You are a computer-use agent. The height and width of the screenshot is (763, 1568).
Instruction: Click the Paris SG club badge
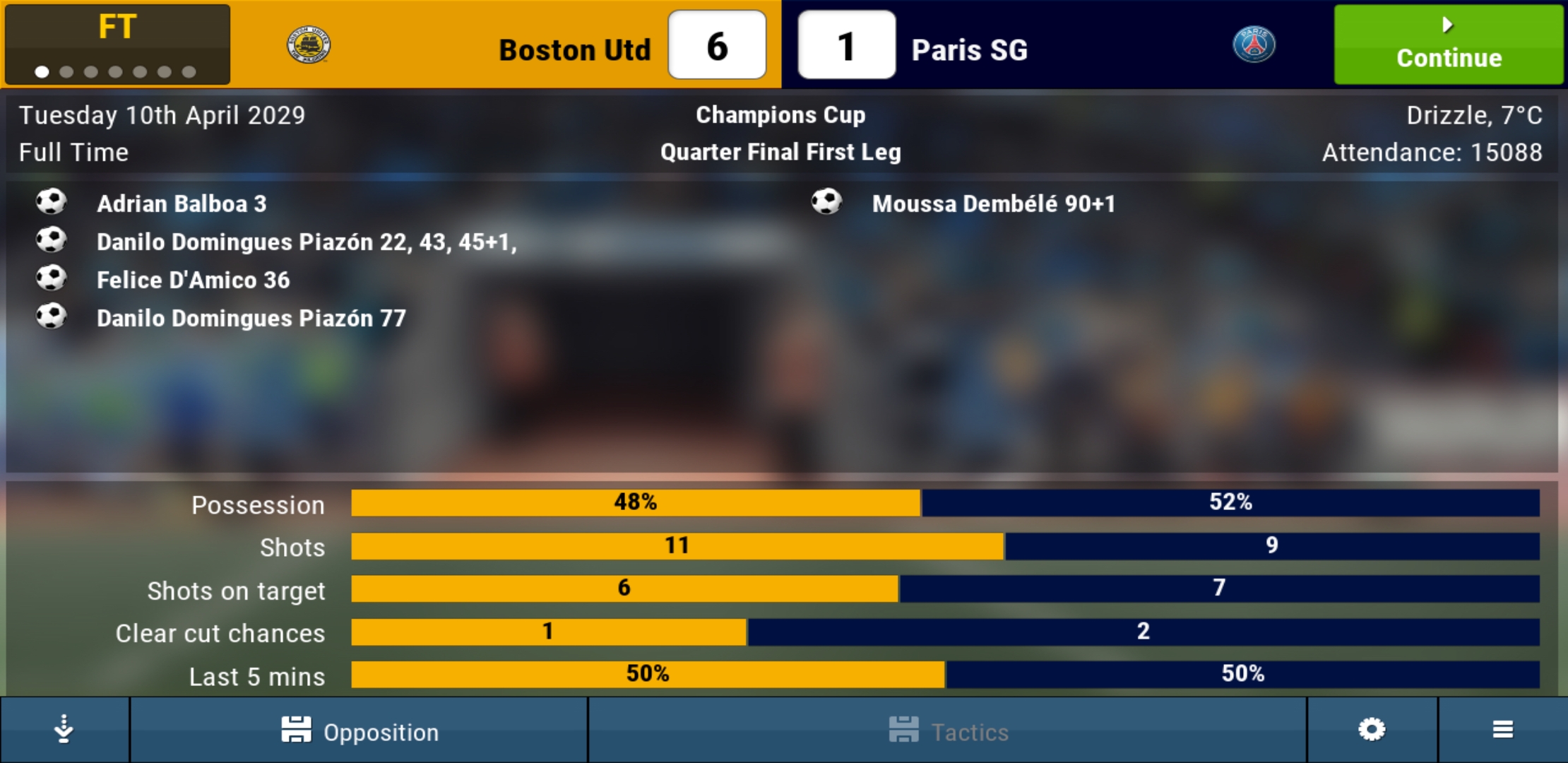click(1254, 45)
